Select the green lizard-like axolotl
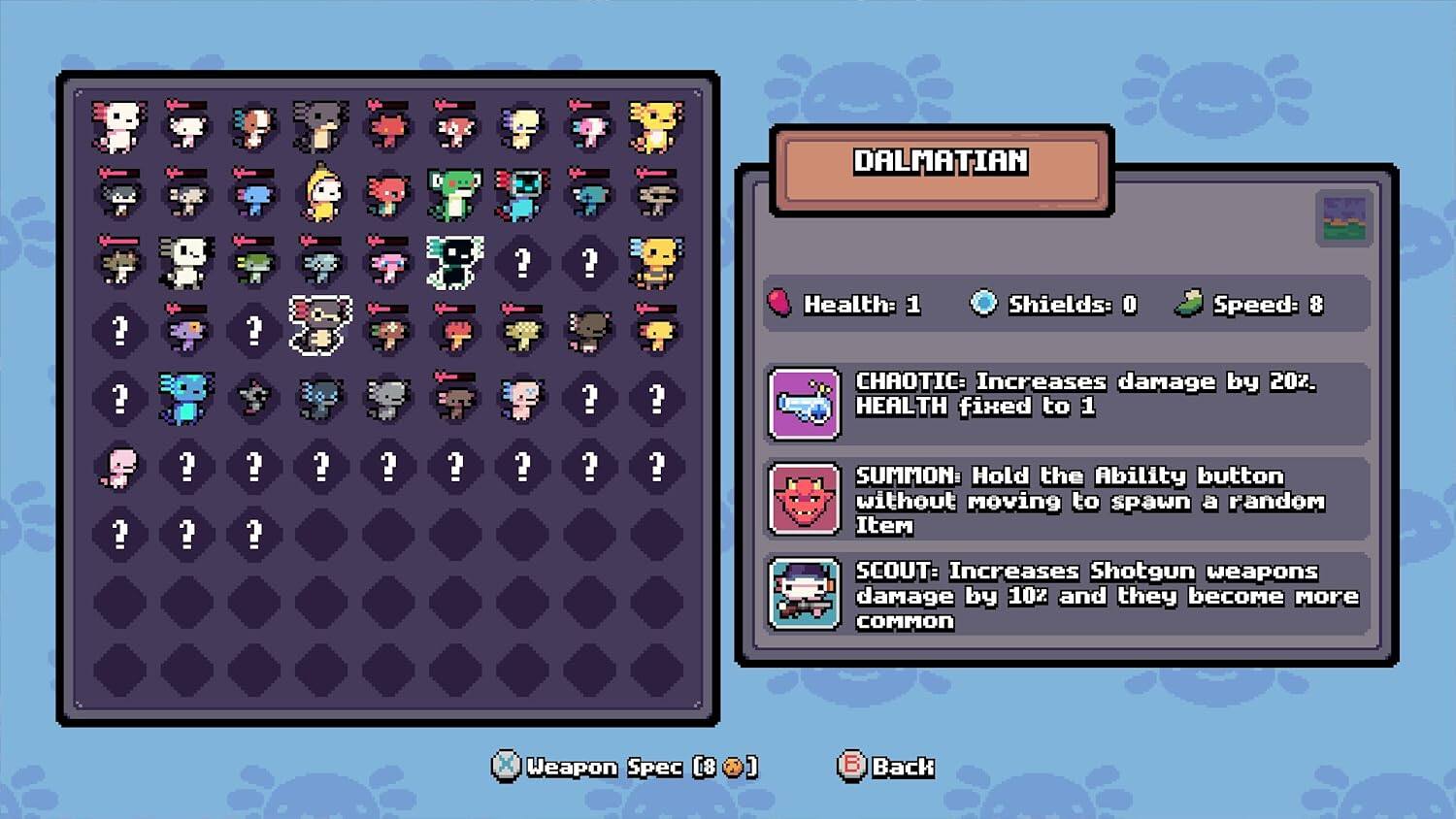Image resolution: width=1456 pixels, height=819 pixels. coord(454,195)
